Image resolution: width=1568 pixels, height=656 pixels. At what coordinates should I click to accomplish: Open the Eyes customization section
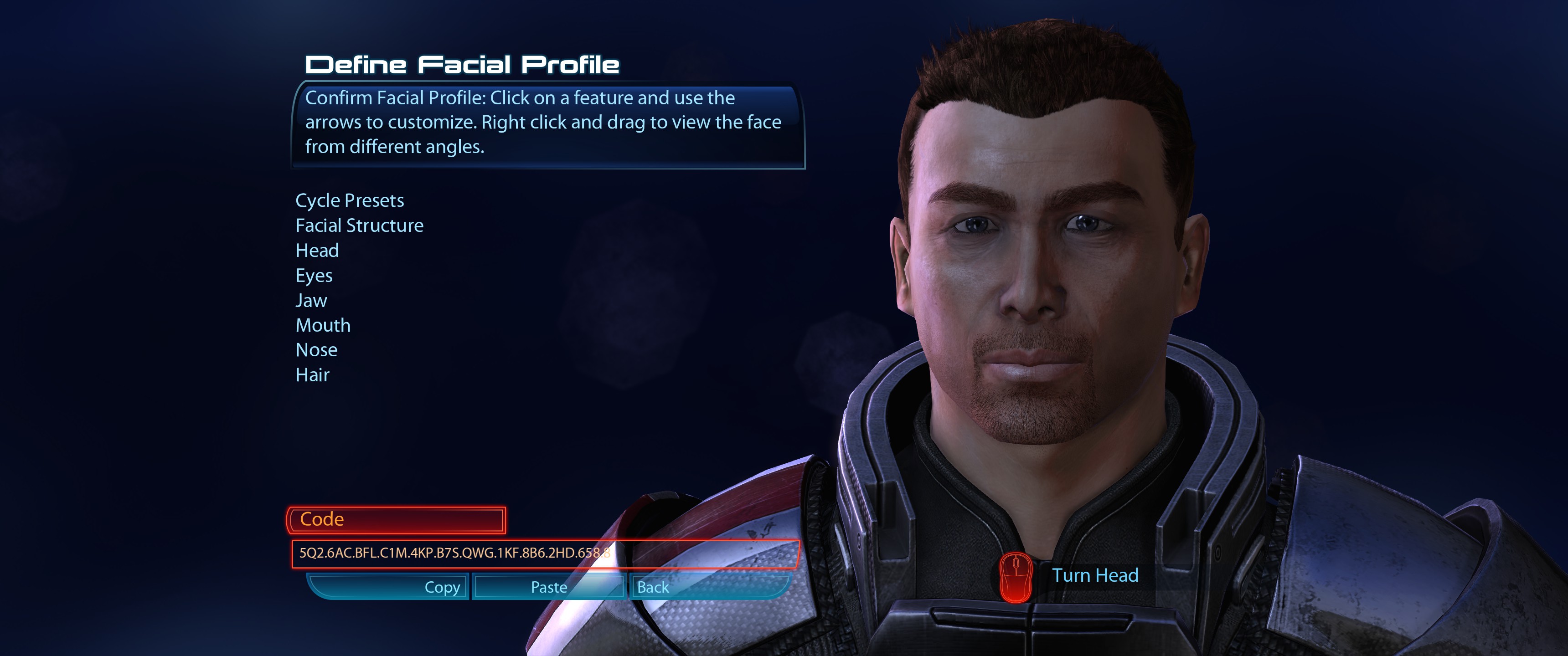pyautogui.click(x=314, y=275)
